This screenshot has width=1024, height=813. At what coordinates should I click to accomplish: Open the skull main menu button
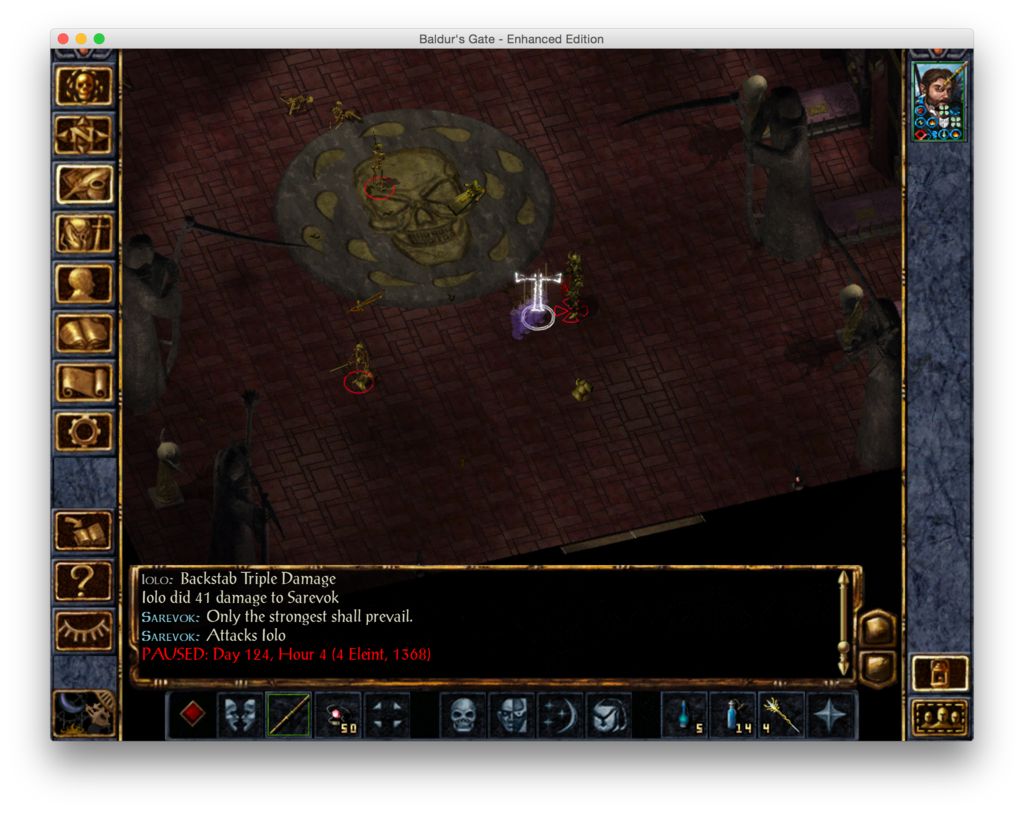tap(84, 87)
